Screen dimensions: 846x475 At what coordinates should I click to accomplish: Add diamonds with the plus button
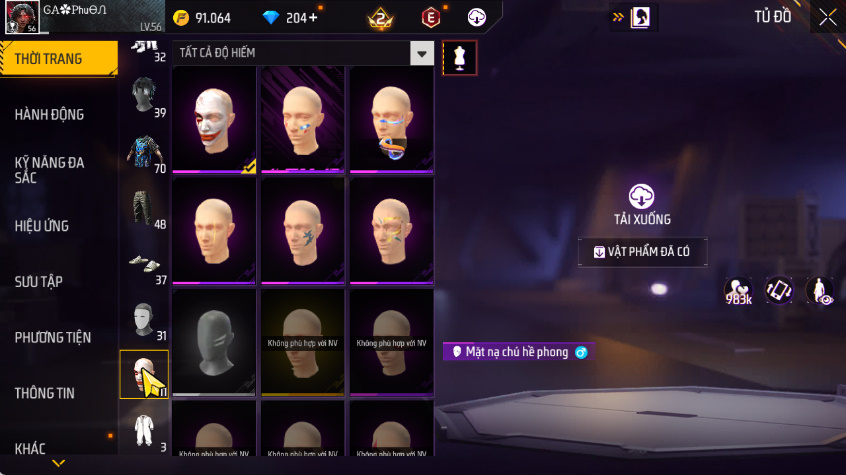[314, 18]
